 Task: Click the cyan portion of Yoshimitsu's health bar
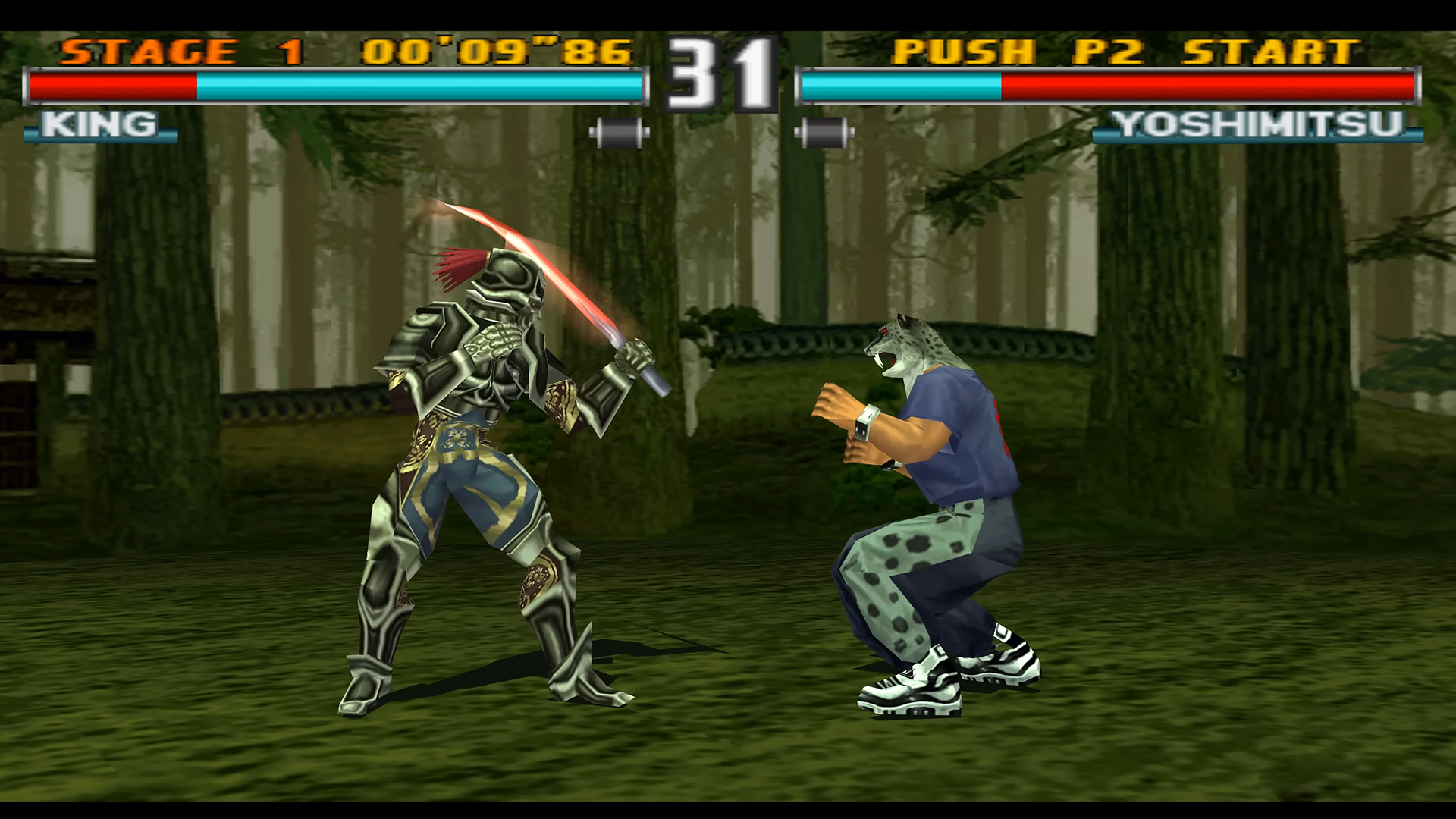coord(902,86)
